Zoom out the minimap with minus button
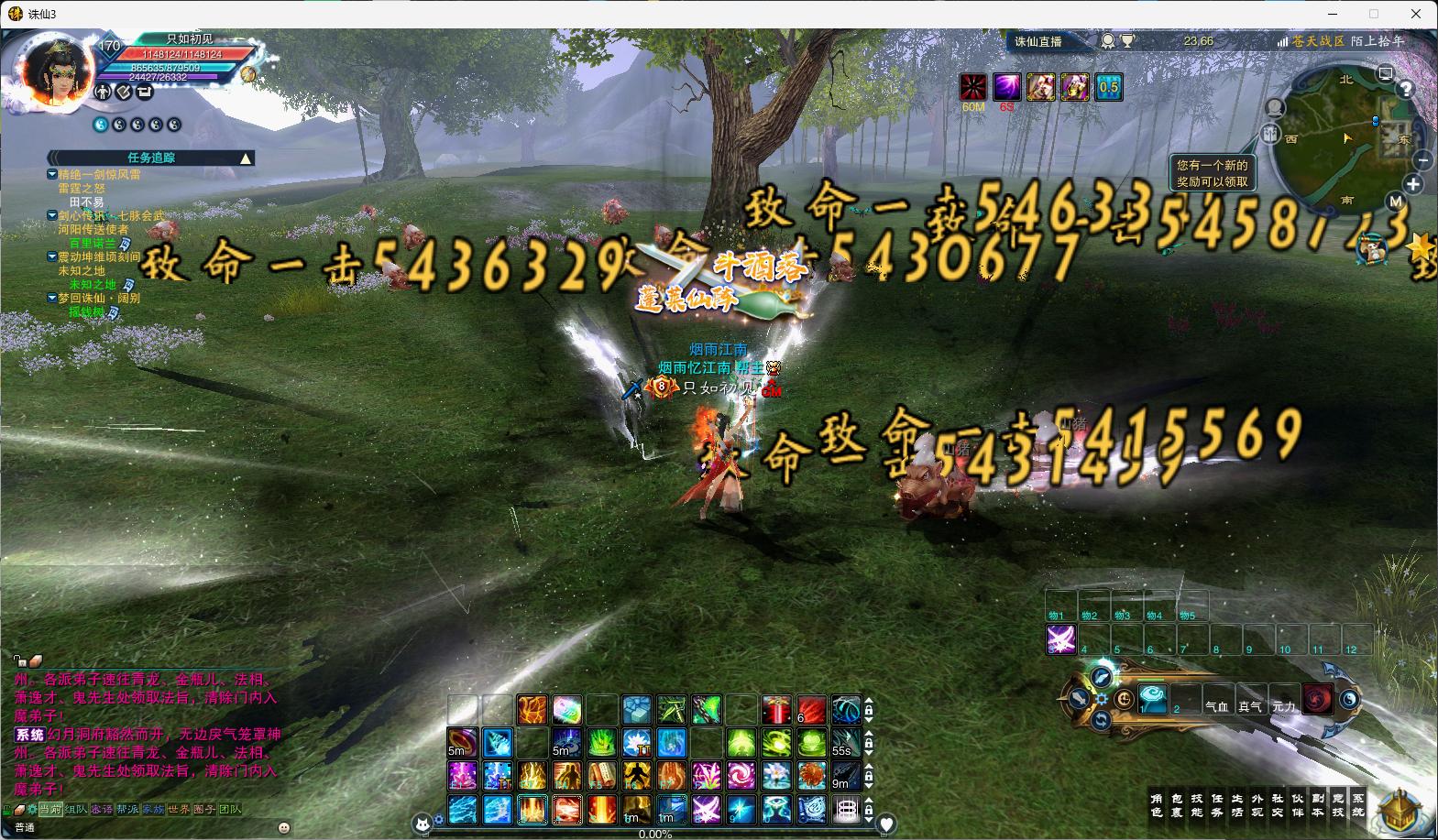This screenshot has width=1438, height=840. point(1422,160)
